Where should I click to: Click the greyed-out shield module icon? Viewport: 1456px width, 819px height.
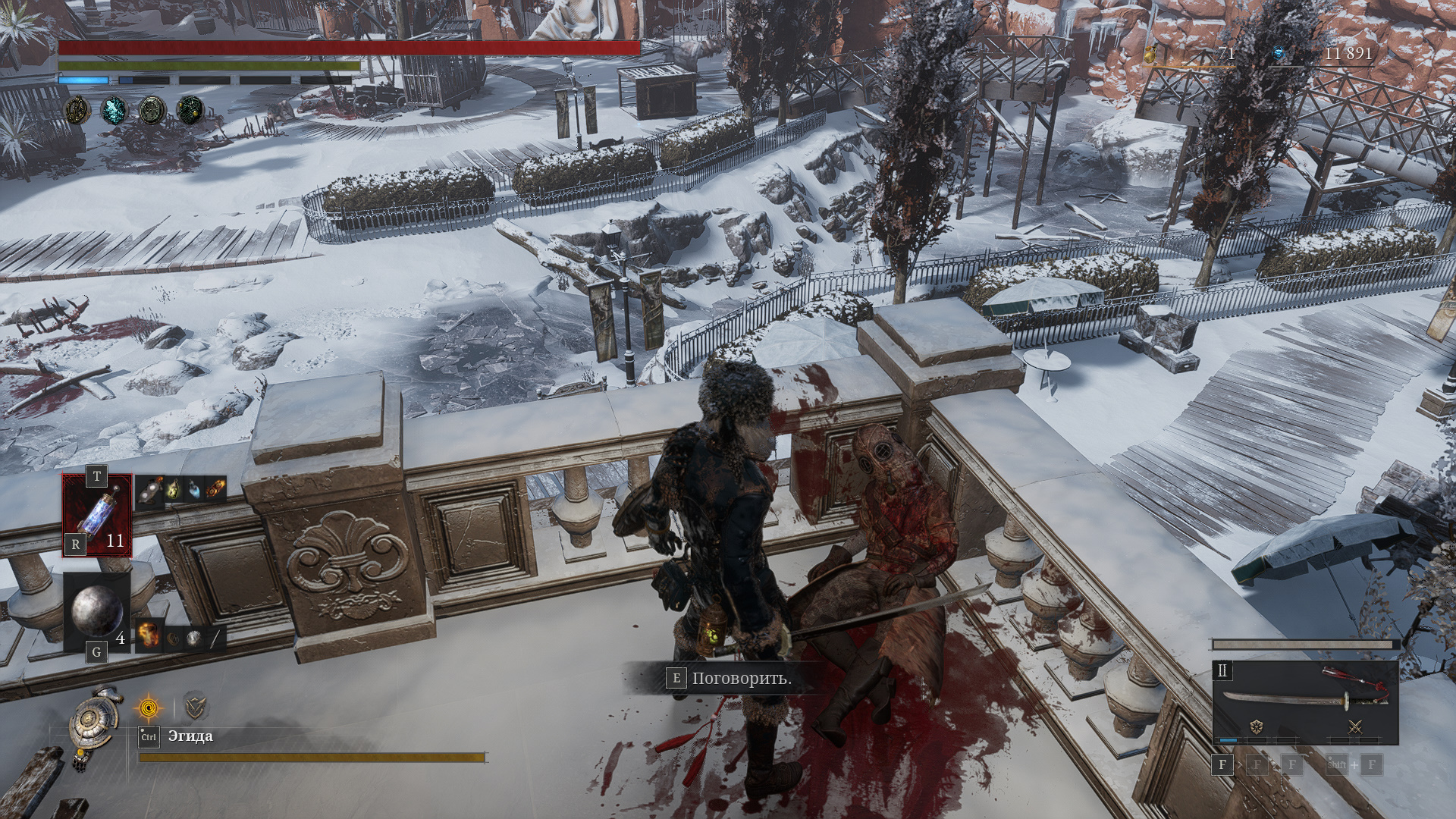(x=196, y=708)
